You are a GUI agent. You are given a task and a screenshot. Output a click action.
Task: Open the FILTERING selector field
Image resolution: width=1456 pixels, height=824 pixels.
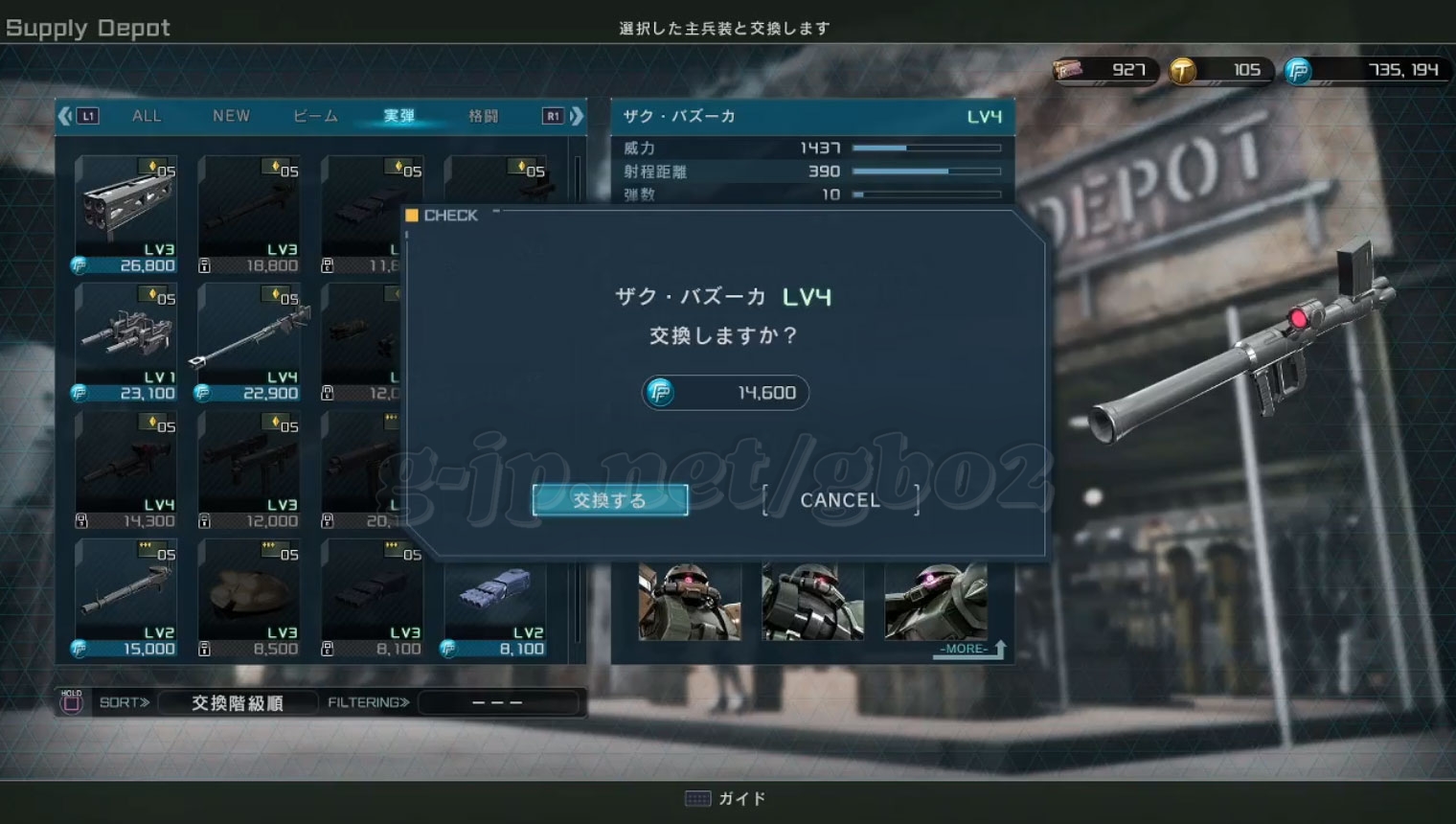498,702
